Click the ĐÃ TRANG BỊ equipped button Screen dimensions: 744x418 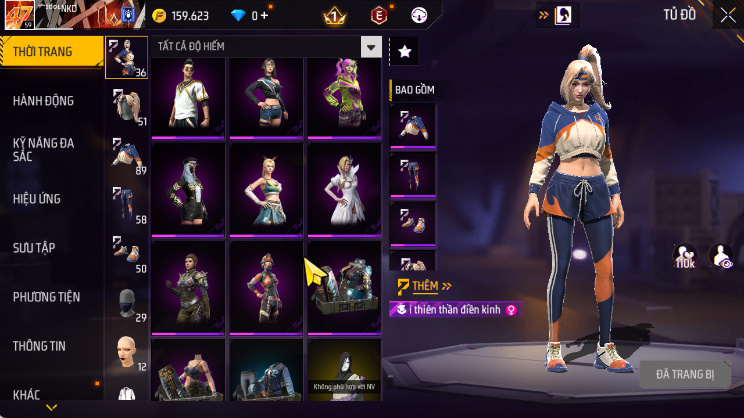coord(685,373)
